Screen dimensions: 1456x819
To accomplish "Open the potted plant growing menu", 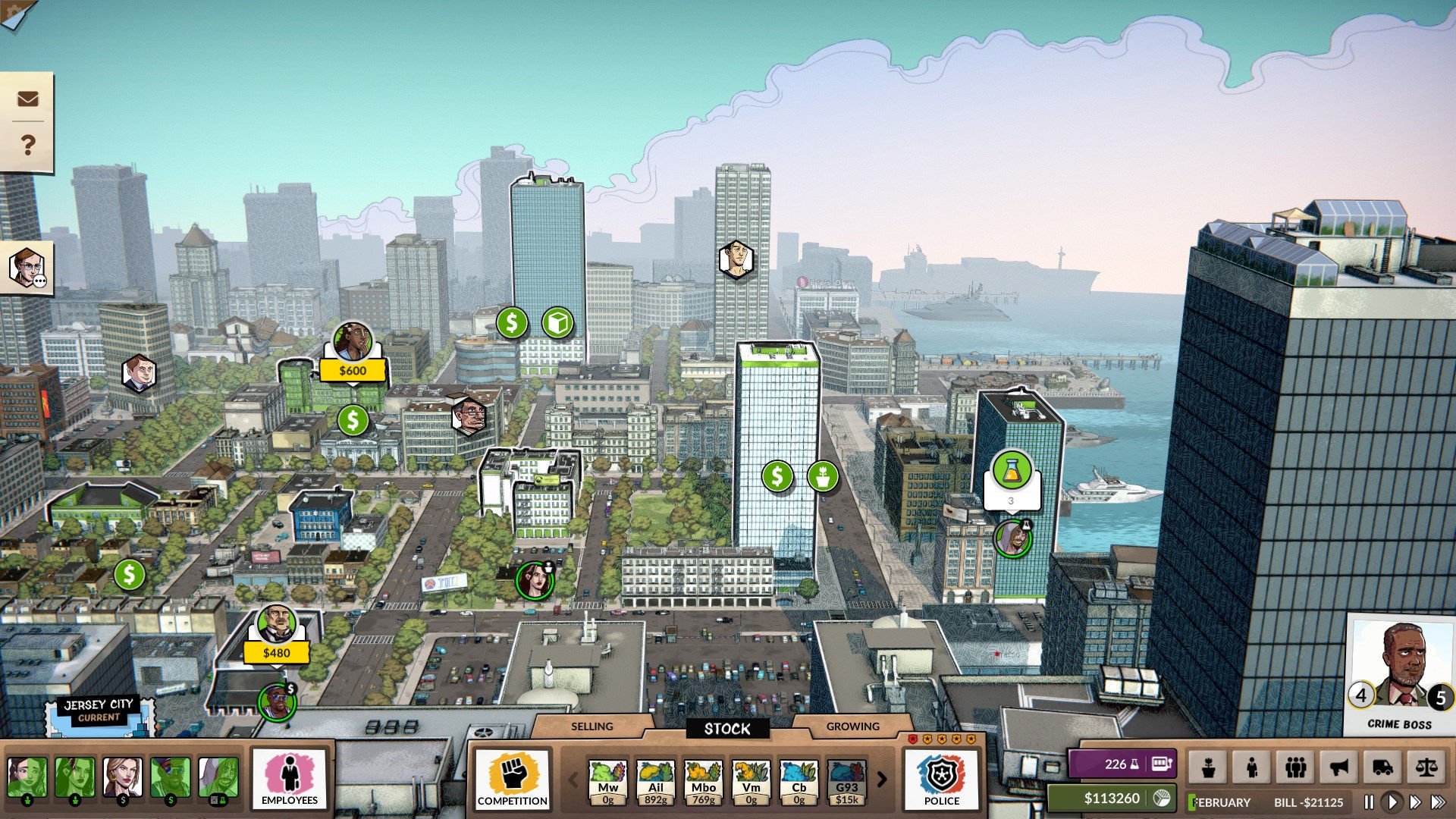I will click(x=1209, y=767).
